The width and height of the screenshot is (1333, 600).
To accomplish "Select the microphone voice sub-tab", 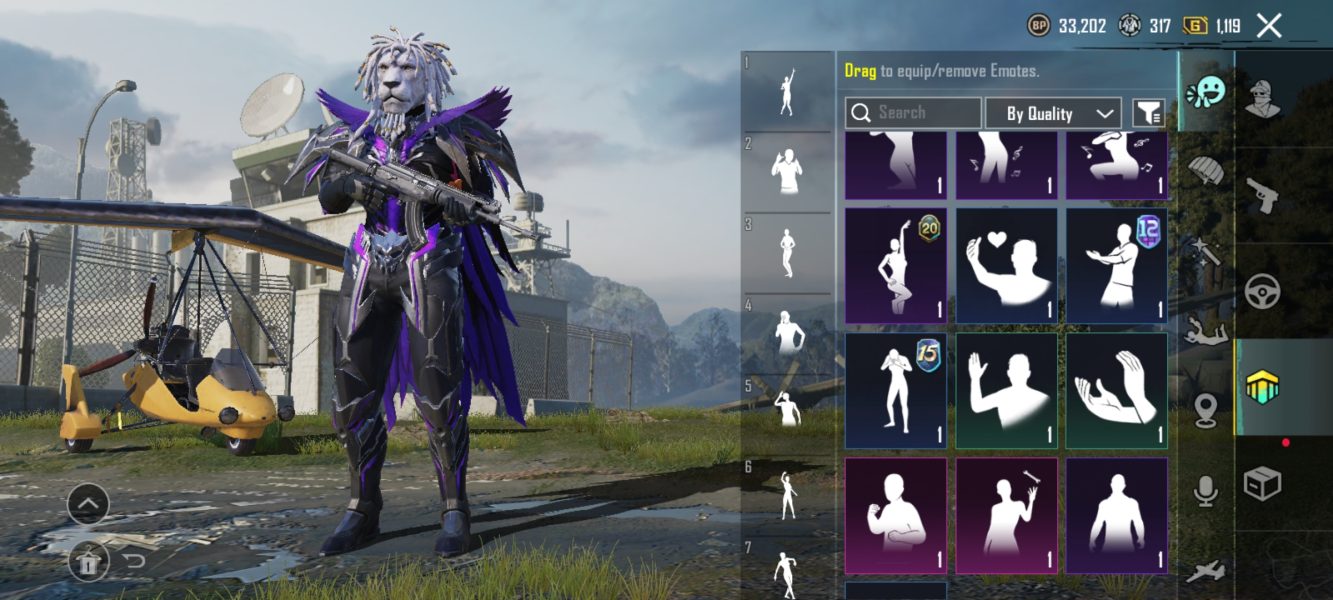I will coord(1206,490).
